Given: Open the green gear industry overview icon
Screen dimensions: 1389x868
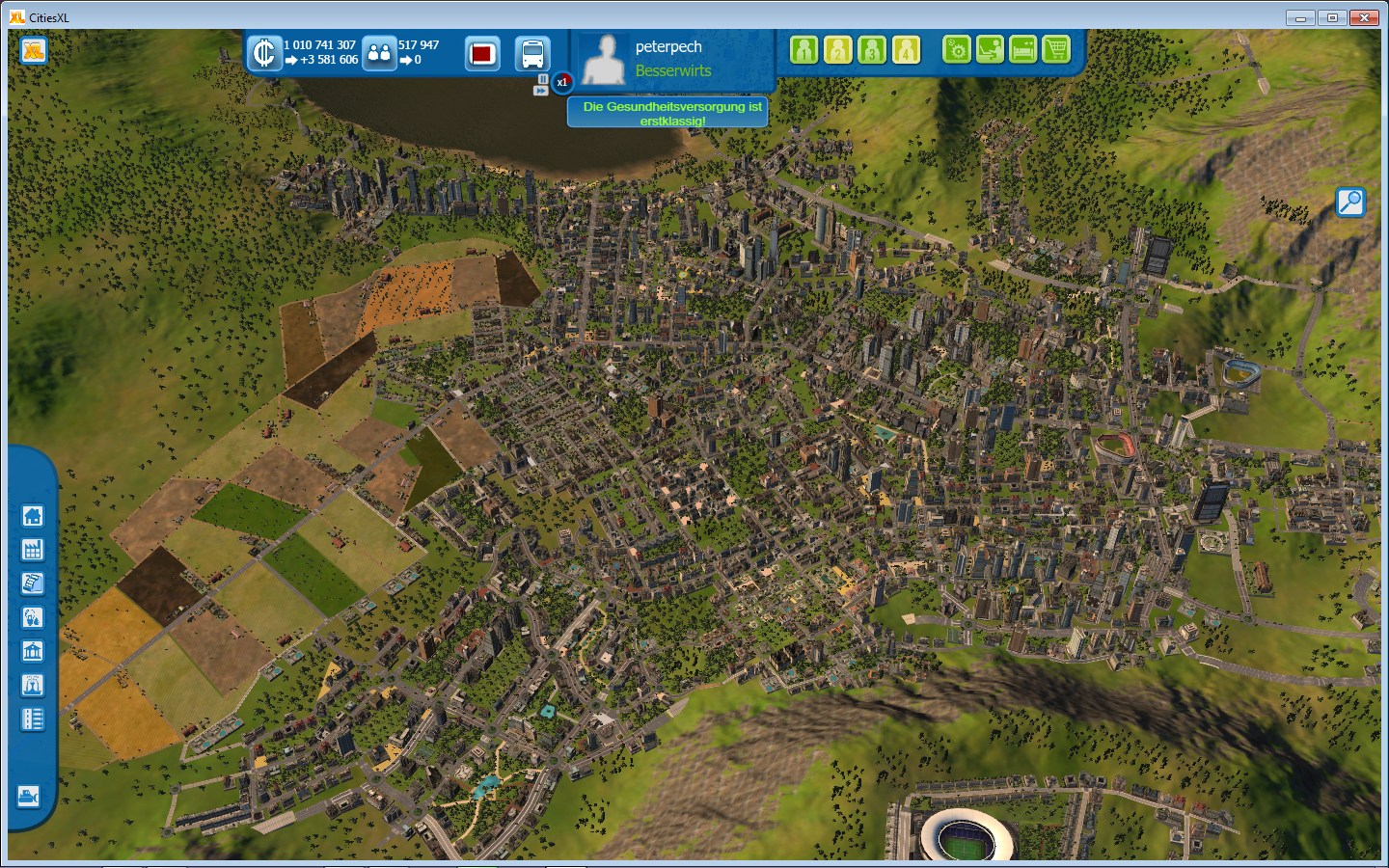Looking at the screenshot, I should [956, 49].
